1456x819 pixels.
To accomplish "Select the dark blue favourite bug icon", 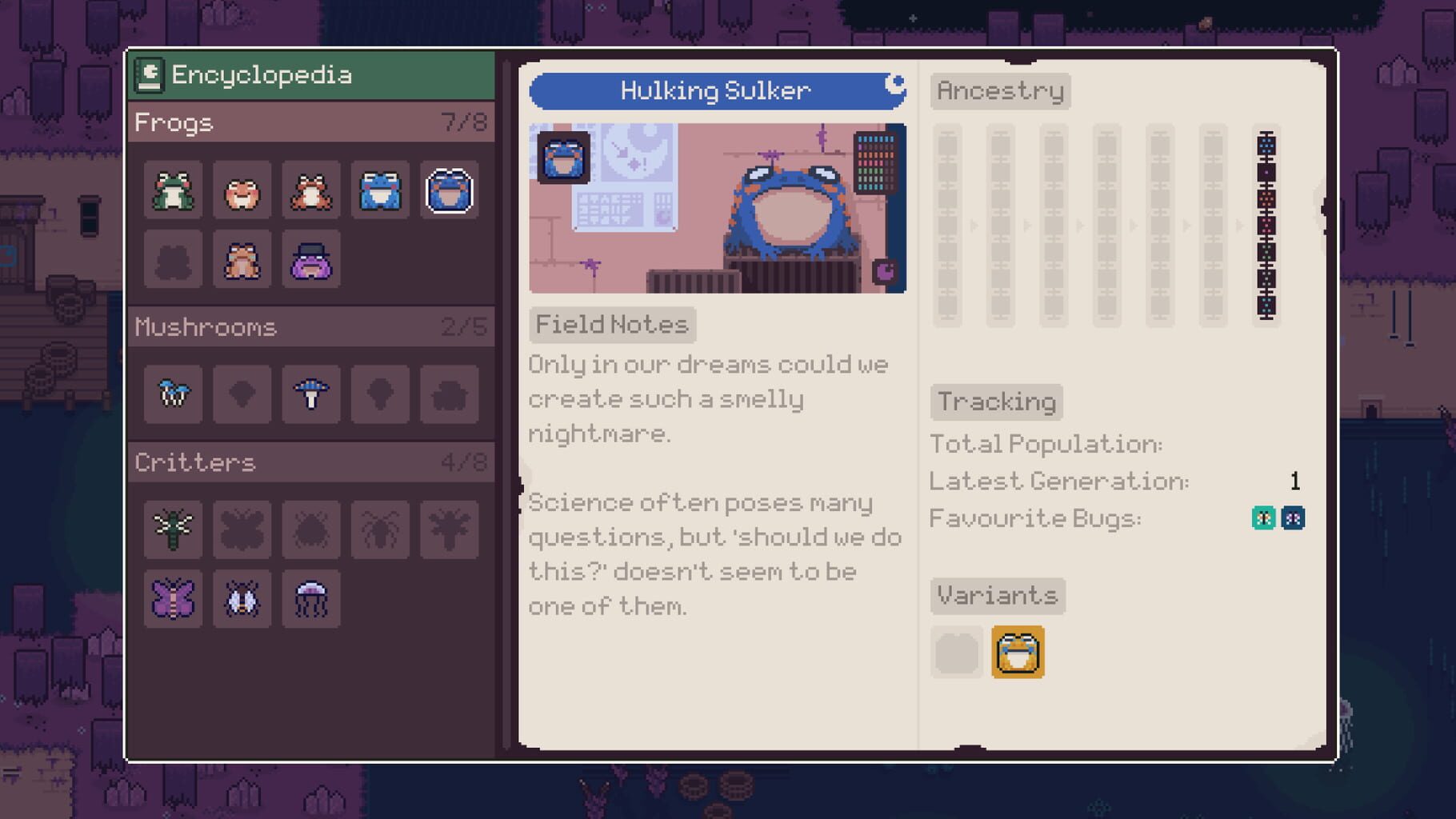I will (x=1295, y=517).
